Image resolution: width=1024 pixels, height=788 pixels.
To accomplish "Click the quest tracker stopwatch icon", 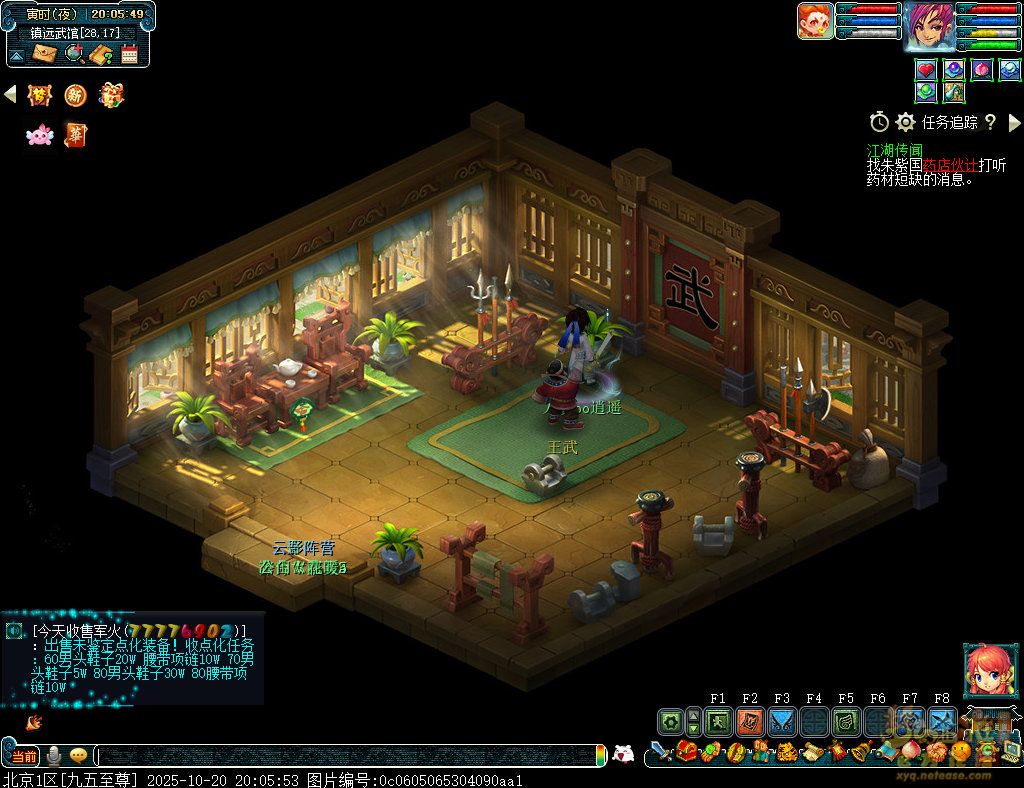I will 879,122.
